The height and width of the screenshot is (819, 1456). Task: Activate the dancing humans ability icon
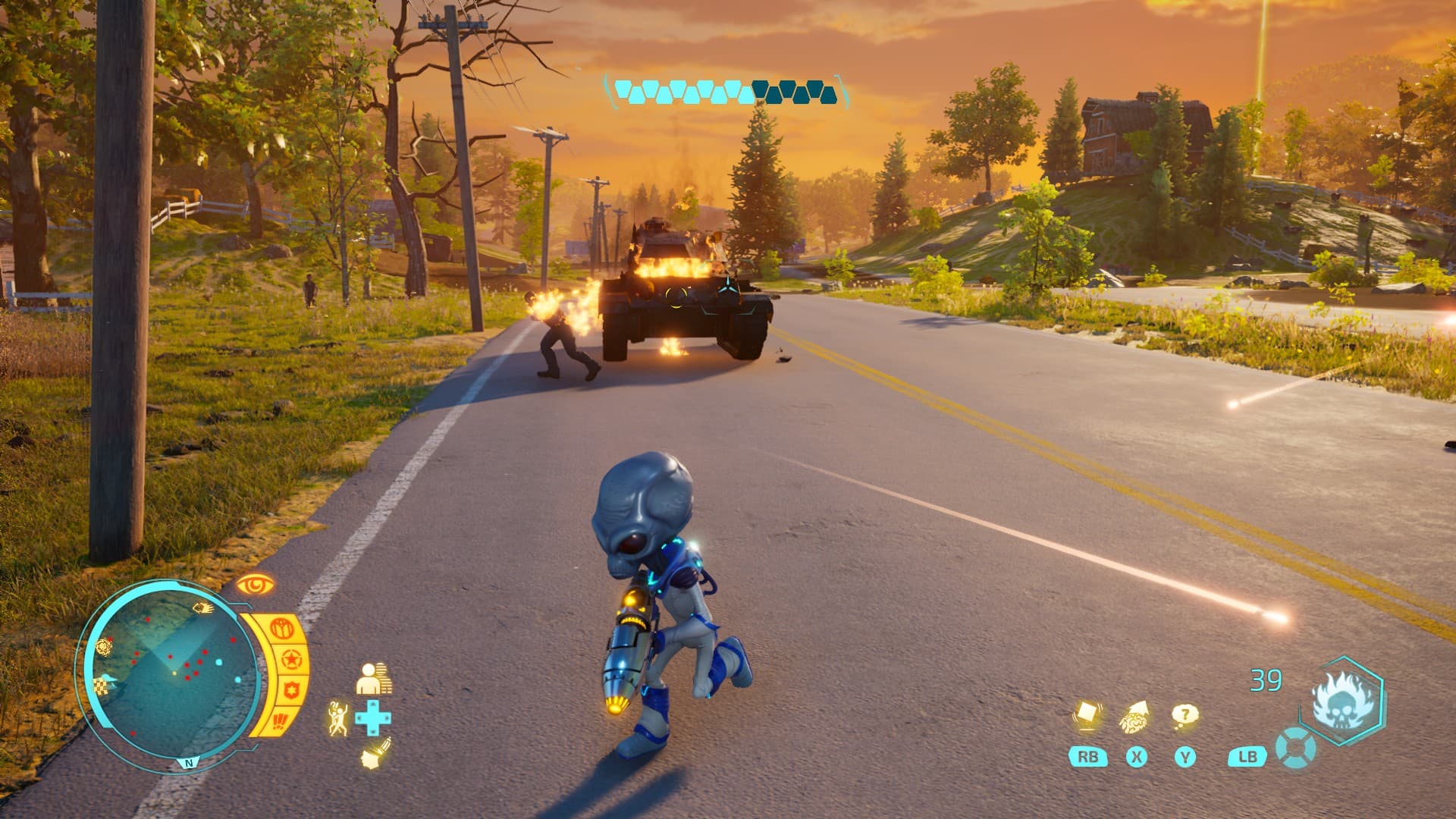tap(338, 717)
